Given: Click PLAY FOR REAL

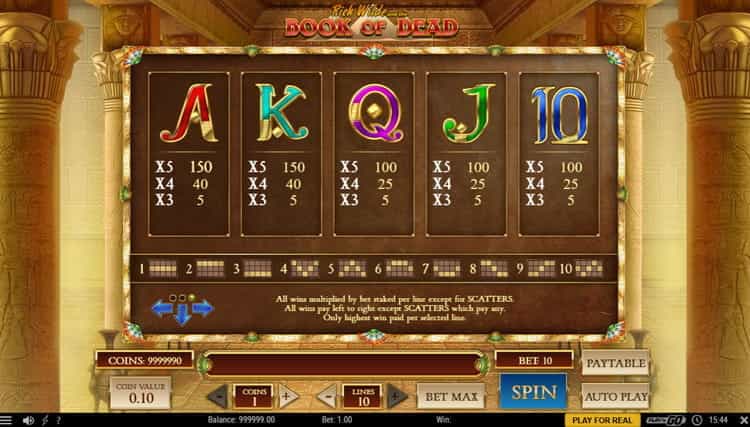Looking at the screenshot, I should (x=599, y=420).
